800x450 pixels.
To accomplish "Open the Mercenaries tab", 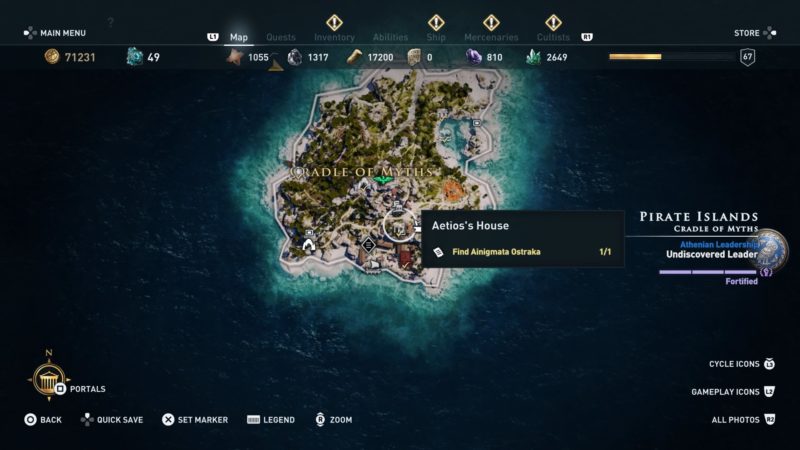I will coord(491,37).
